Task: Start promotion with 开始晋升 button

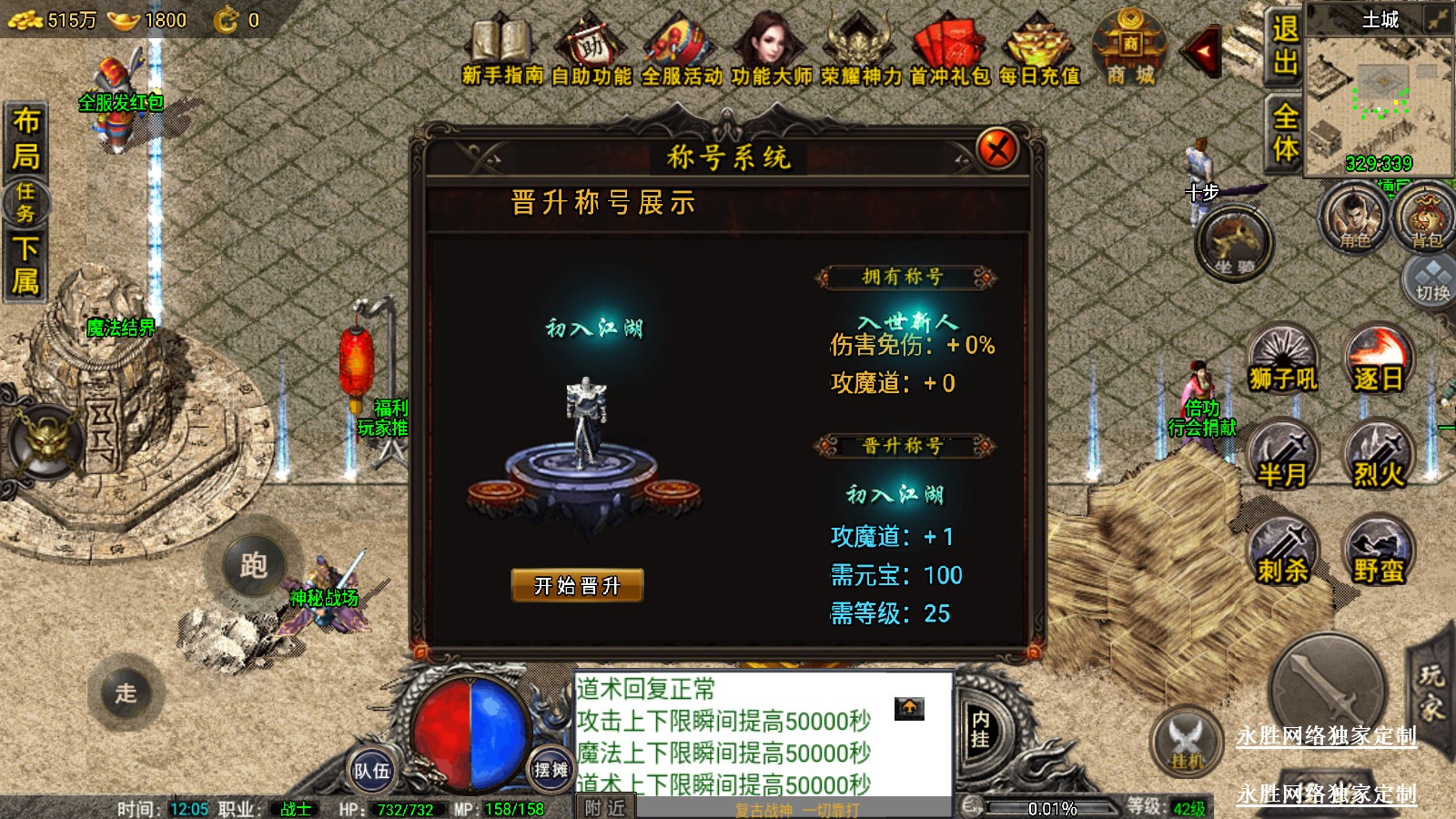Action: tap(577, 585)
